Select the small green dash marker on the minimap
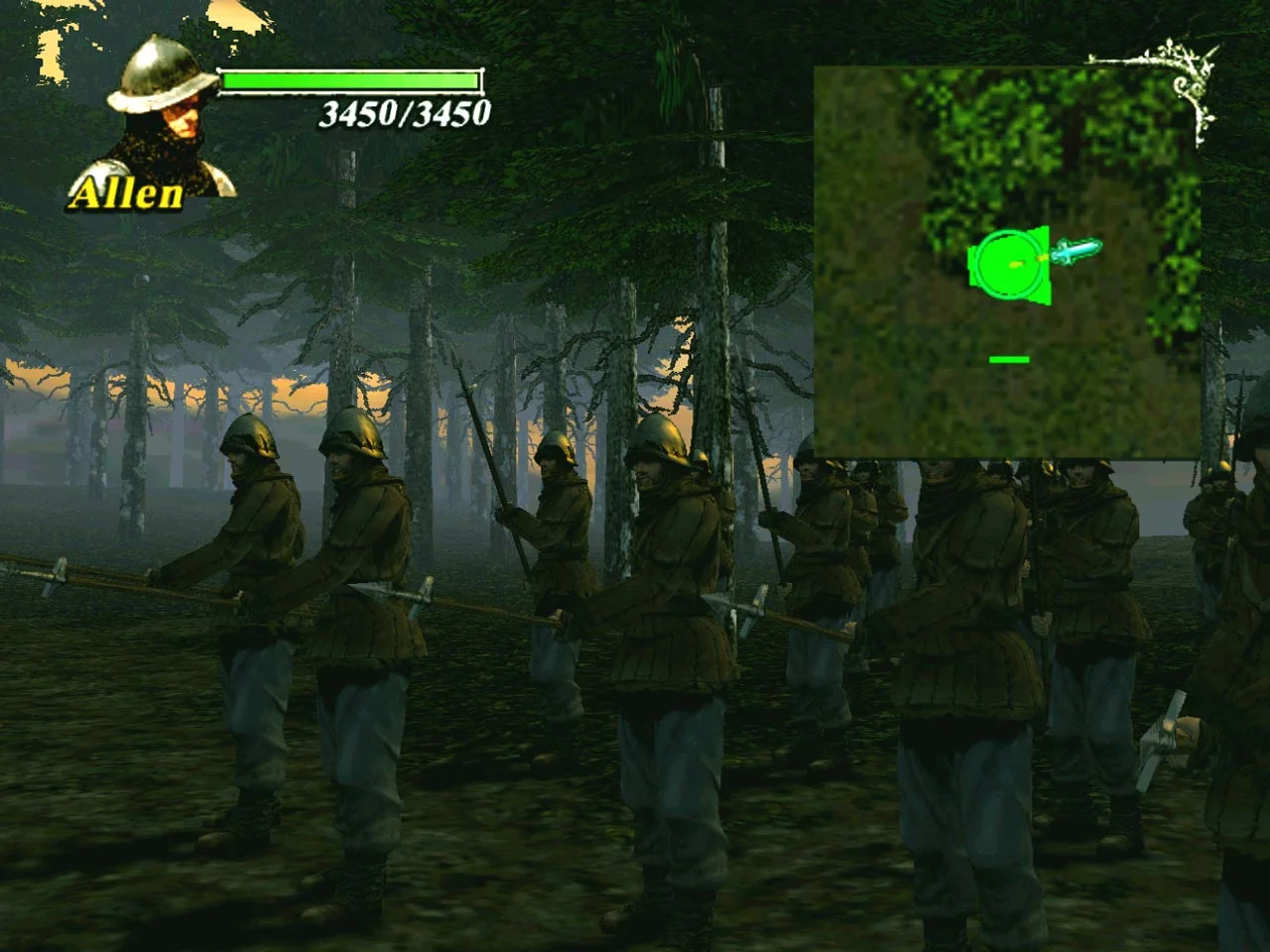The width and height of the screenshot is (1270, 952). coord(1008,359)
